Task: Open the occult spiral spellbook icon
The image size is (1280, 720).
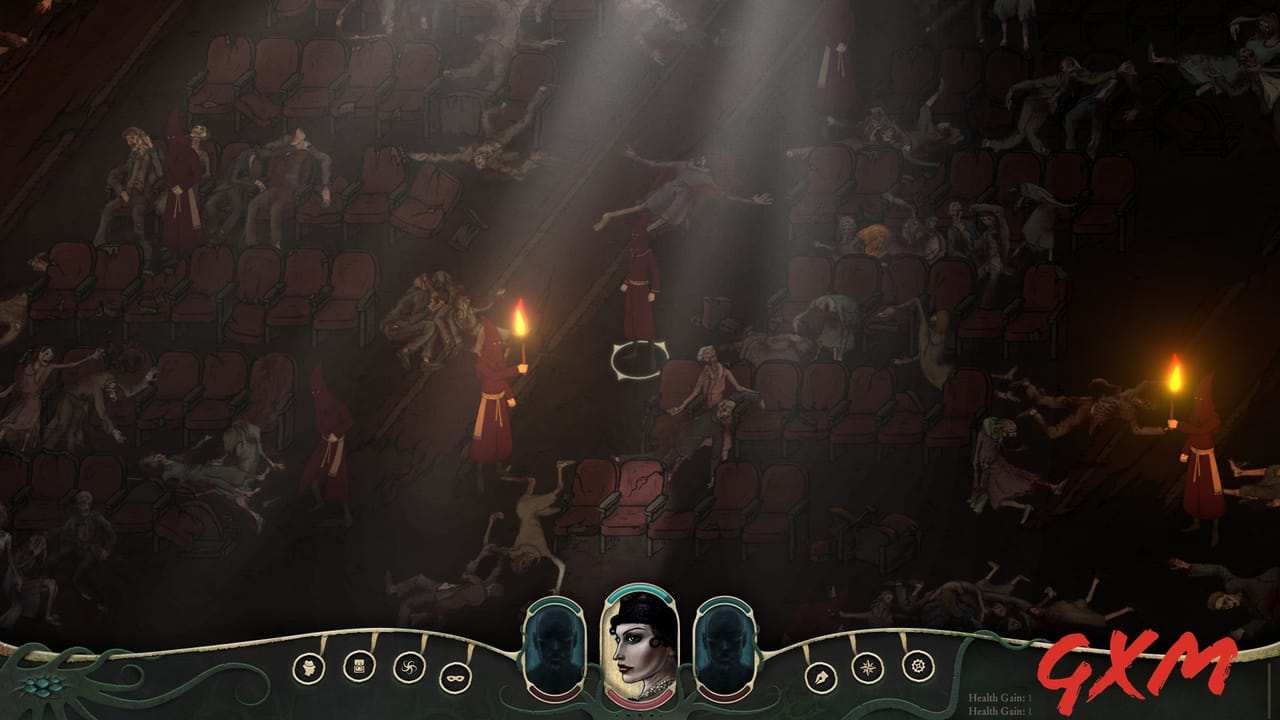Action: (407, 667)
